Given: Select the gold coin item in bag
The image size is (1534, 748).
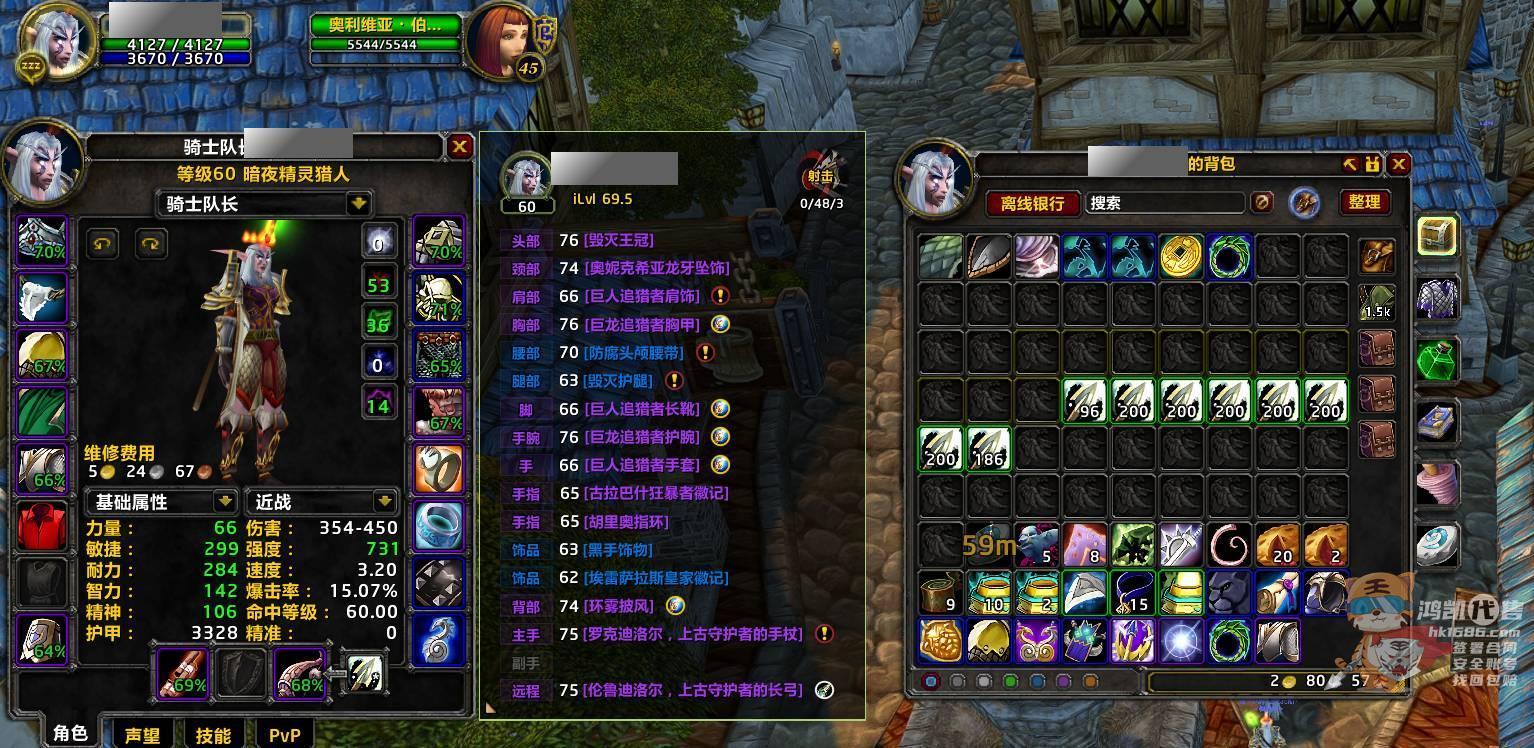Looking at the screenshot, I should [x=1181, y=256].
